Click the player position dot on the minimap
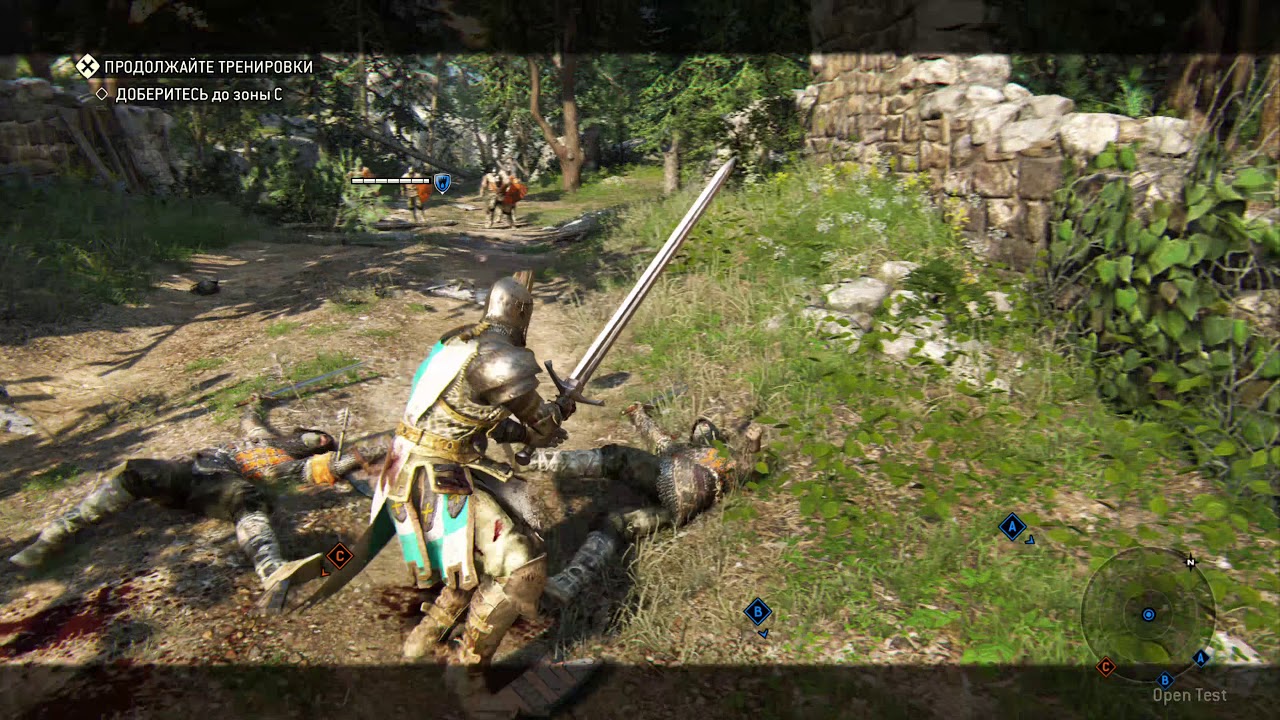Screen dimensions: 1280x720 1148,614
